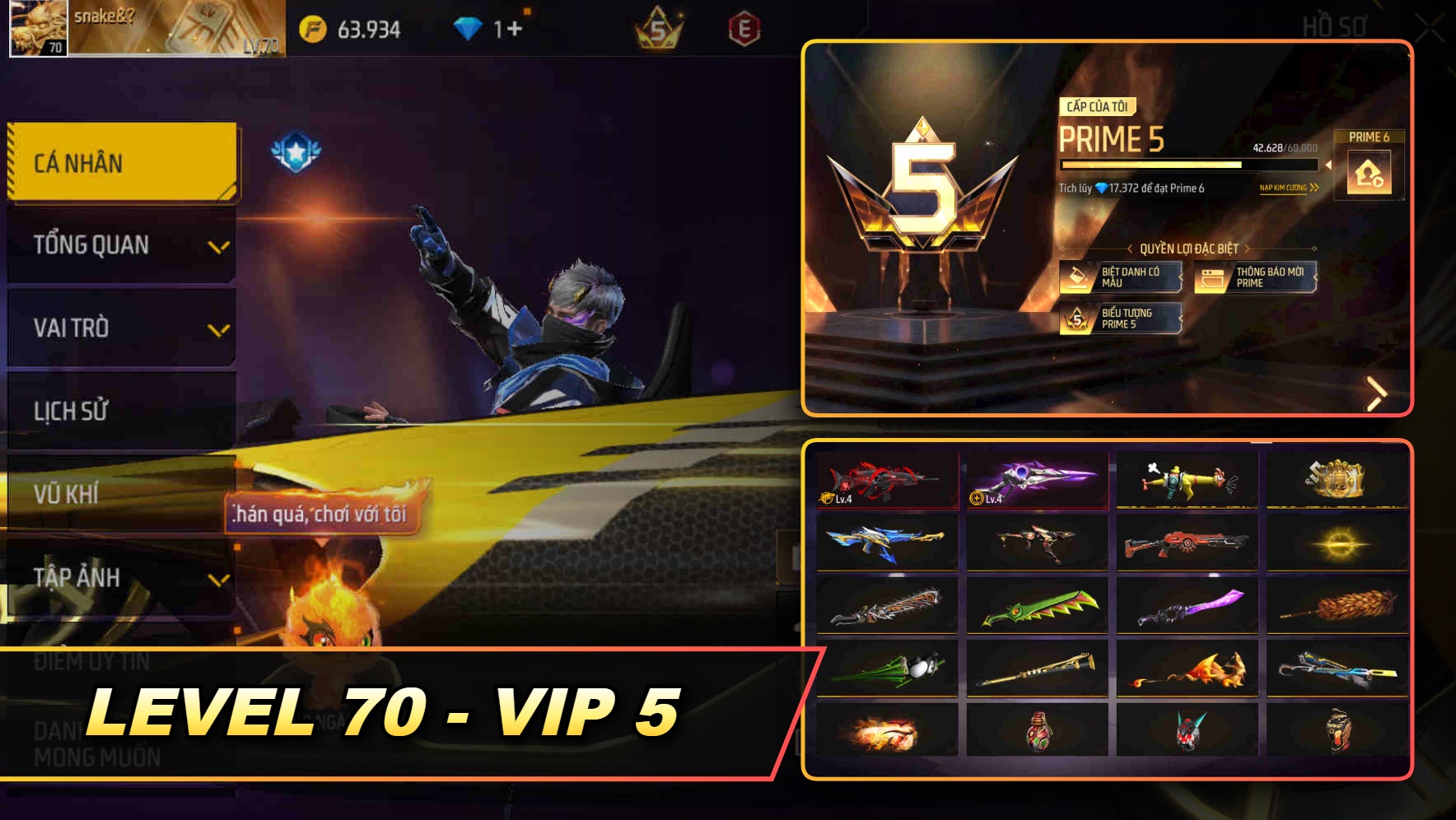This screenshot has height=820, width=1456.
Task: Click the Biệt Danh Có Màu paint icon
Action: coord(1076,277)
